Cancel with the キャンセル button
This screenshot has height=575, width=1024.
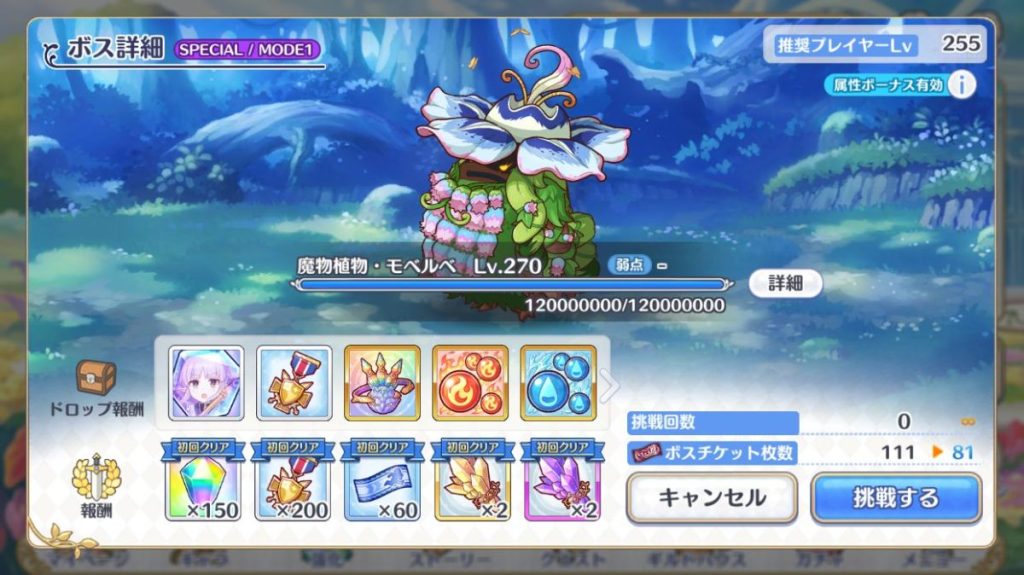tap(711, 497)
